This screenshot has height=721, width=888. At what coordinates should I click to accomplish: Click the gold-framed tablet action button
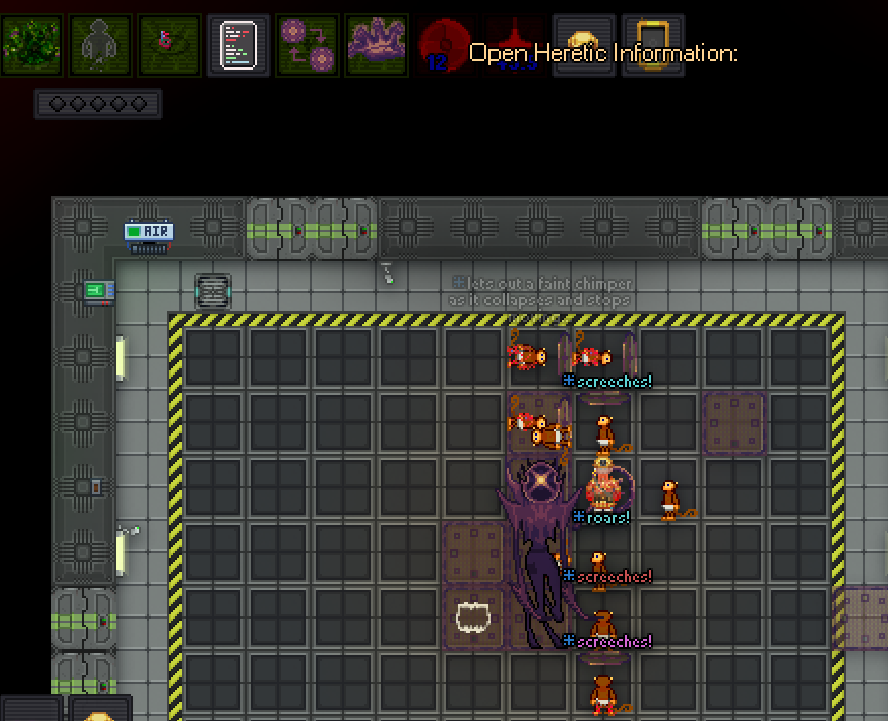coord(653,45)
